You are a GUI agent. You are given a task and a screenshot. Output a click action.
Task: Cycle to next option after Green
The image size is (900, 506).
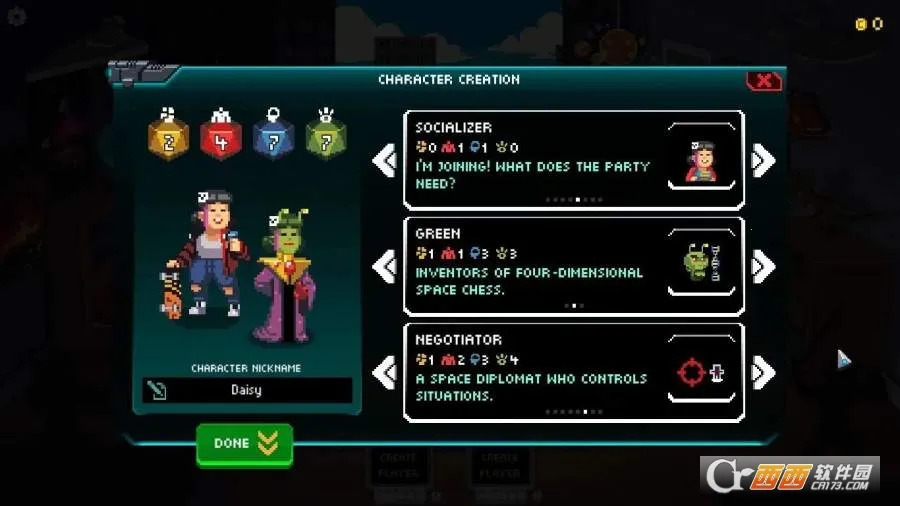763,266
